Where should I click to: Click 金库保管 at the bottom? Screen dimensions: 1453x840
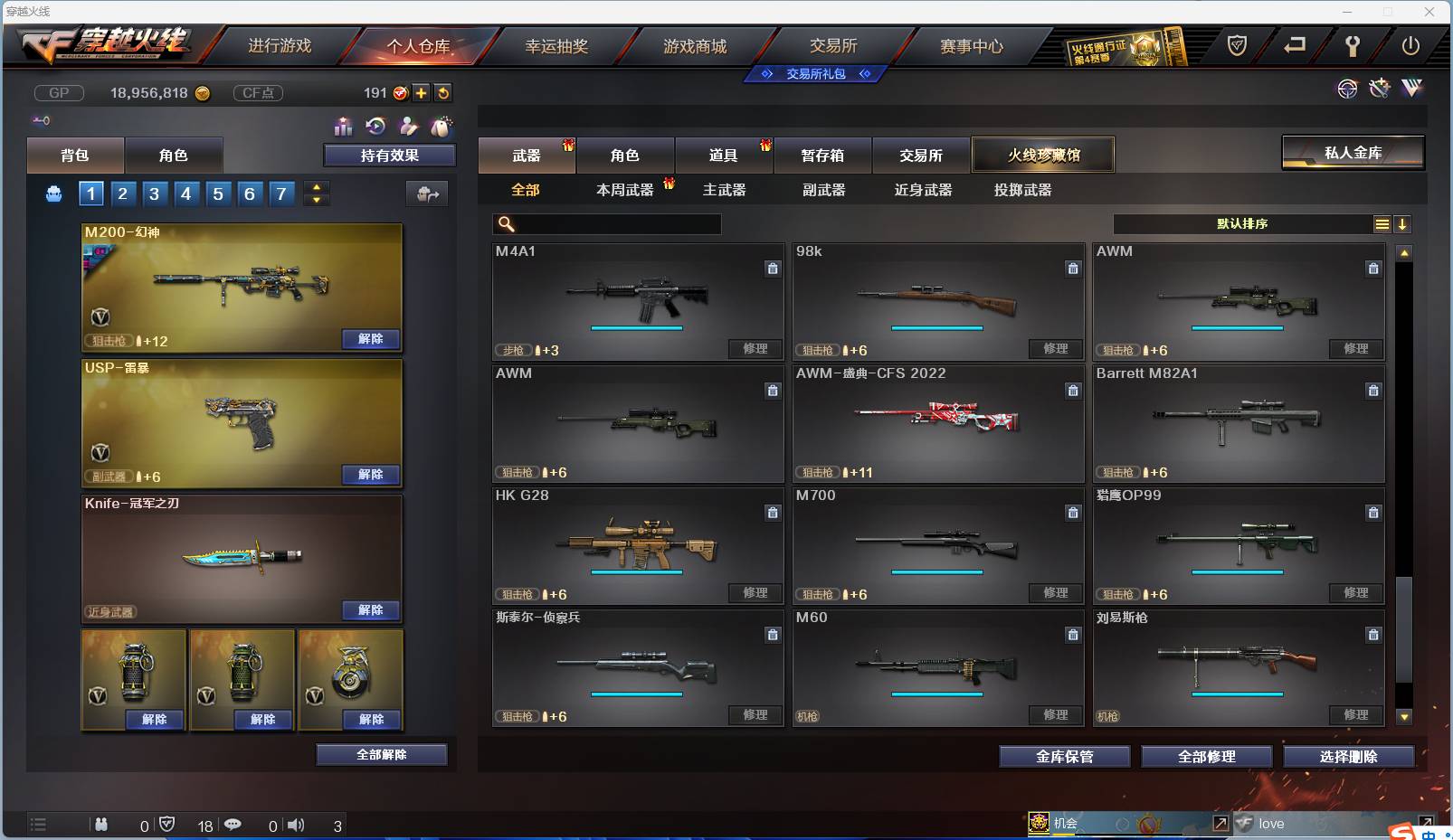pyautogui.click(x=1064, y=757)
